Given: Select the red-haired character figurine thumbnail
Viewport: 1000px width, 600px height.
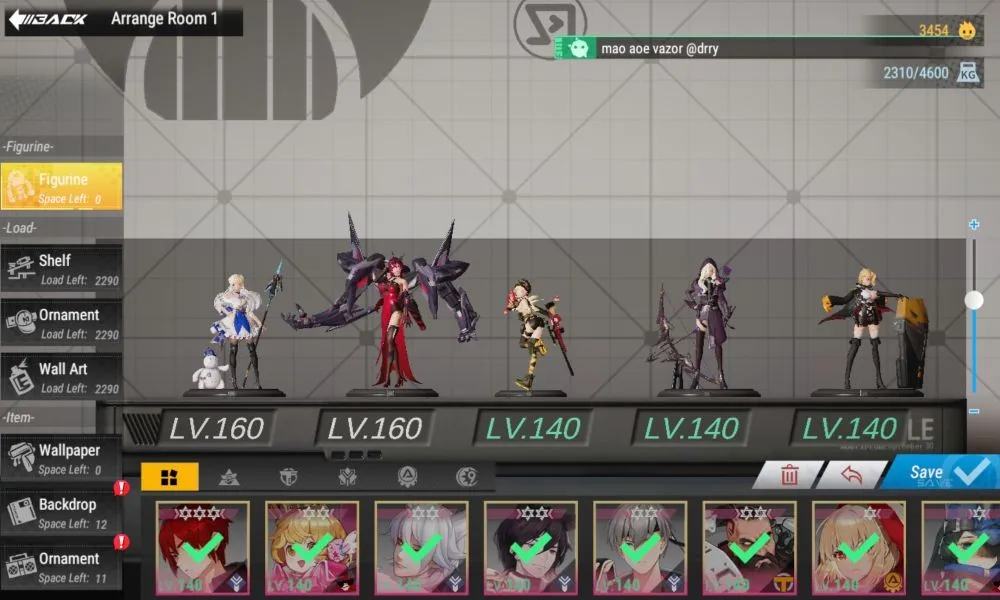Looking at the screenshot, I should (203, 548).
